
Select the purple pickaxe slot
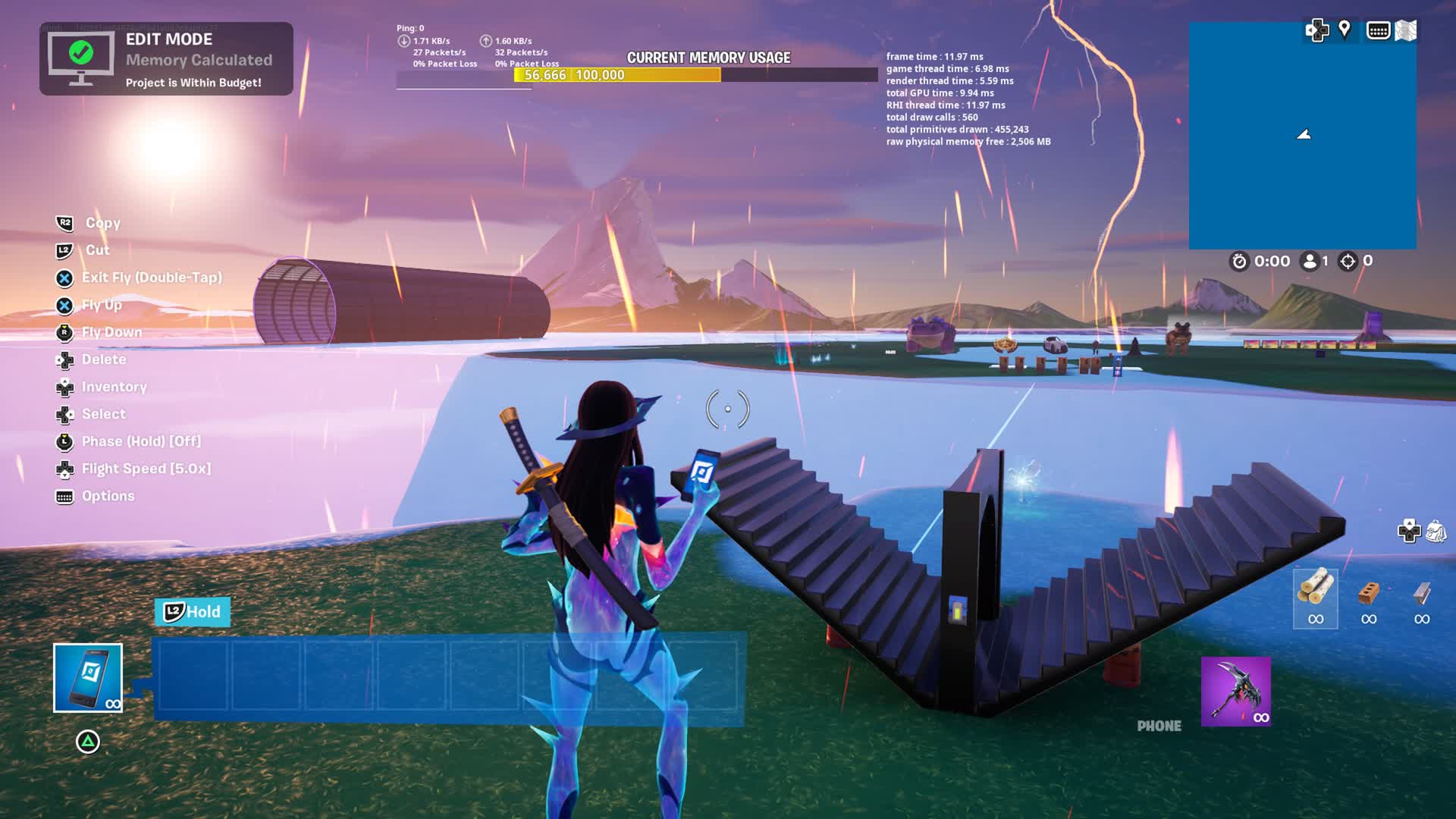click(x=1235, y=692)
